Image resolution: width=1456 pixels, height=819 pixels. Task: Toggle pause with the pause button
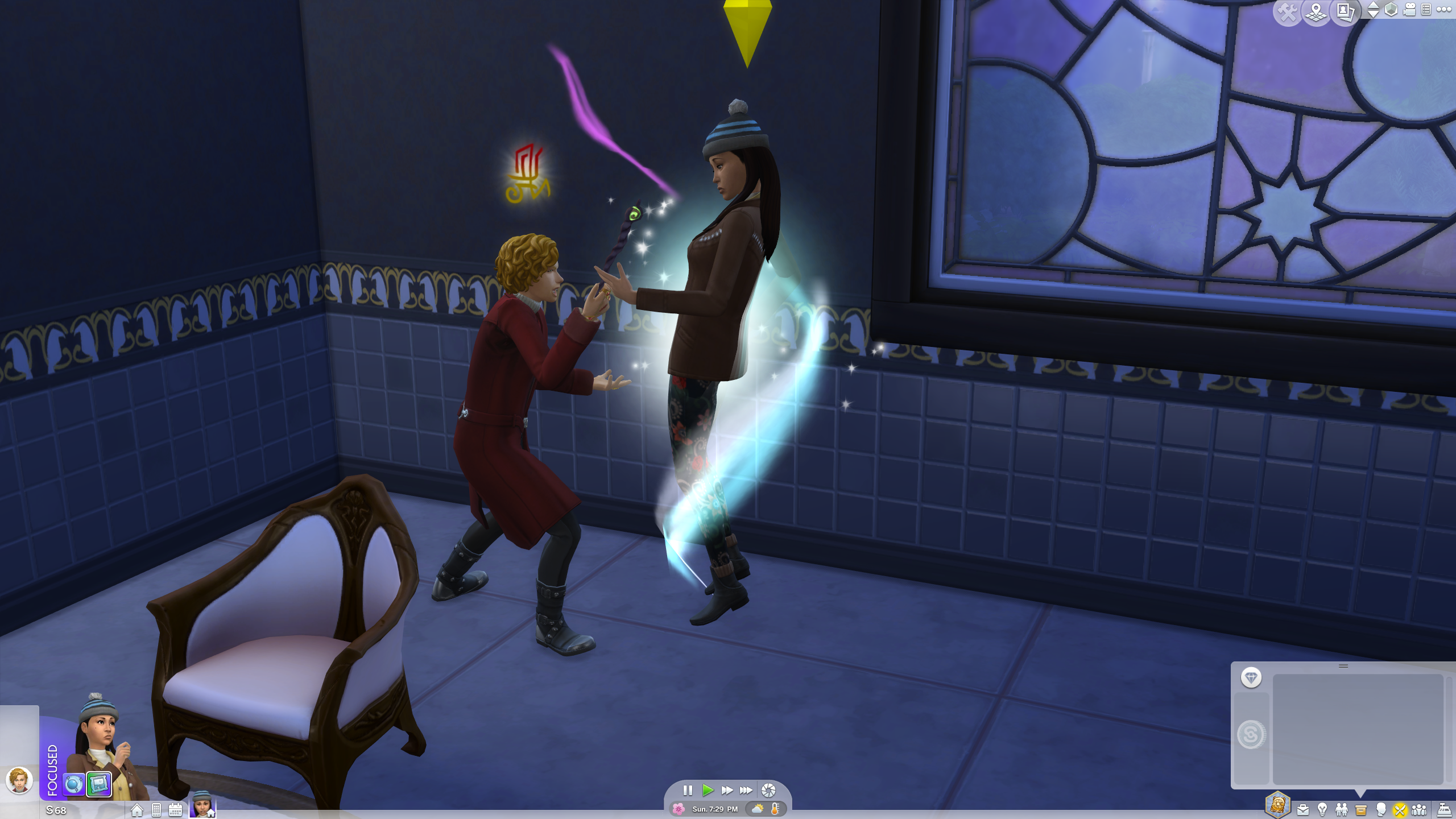point(689,789)
